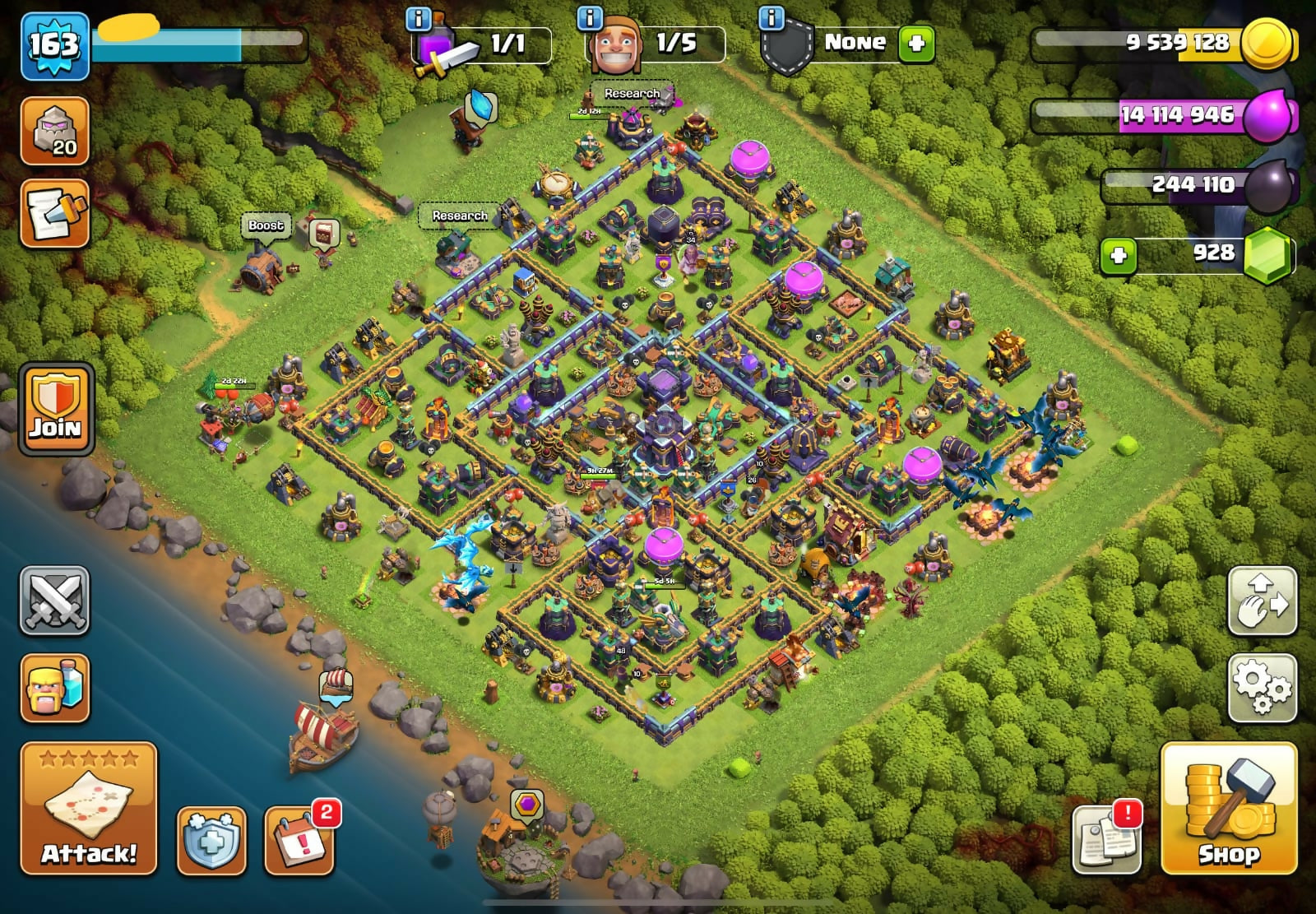The height and width of the screenshot is (914, 1316).
Task: Select the gold coin resource icon
Action: [1266, 43]
